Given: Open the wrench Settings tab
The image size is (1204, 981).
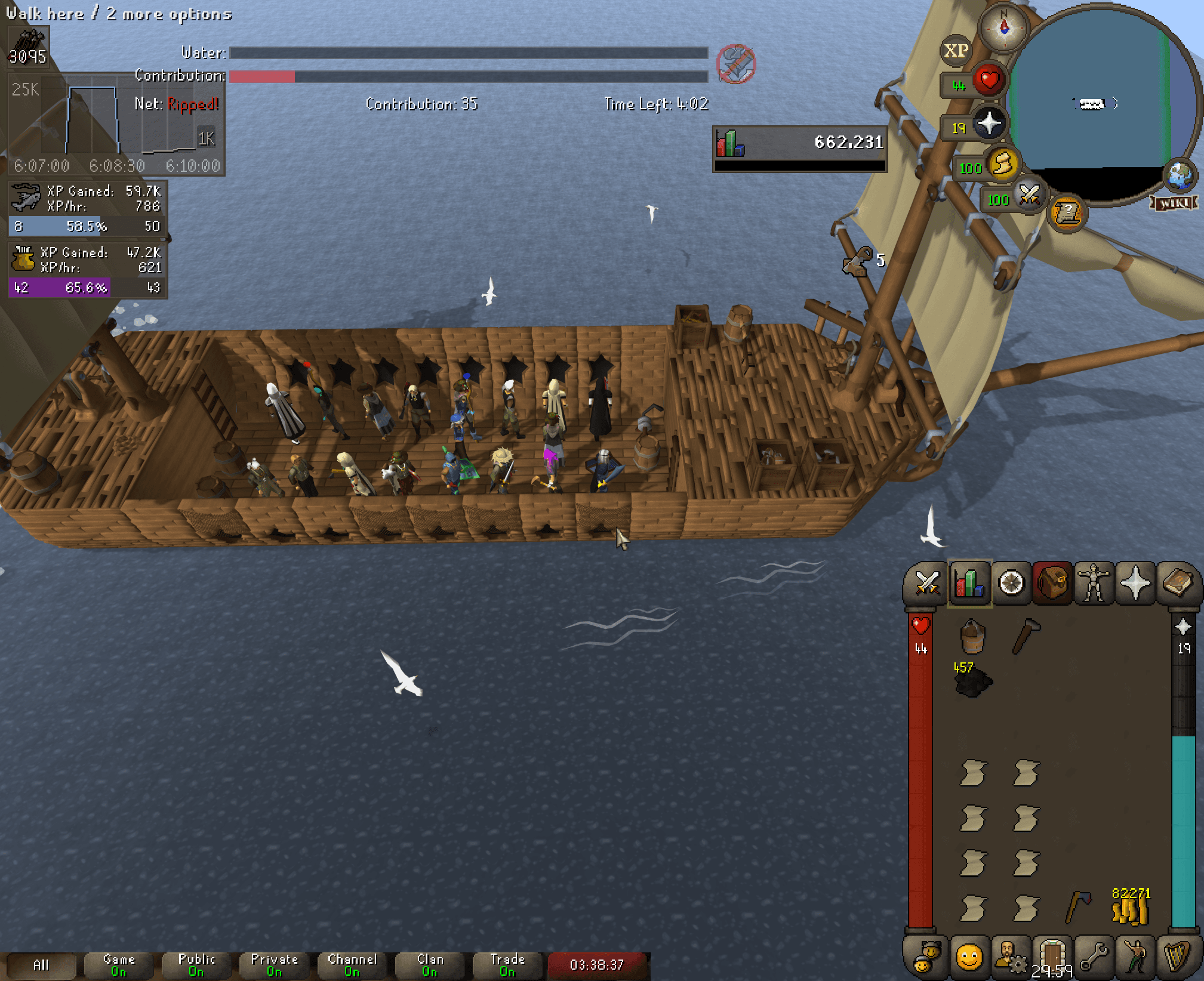Looking at the screenshot, I should tap(1094, 957).
